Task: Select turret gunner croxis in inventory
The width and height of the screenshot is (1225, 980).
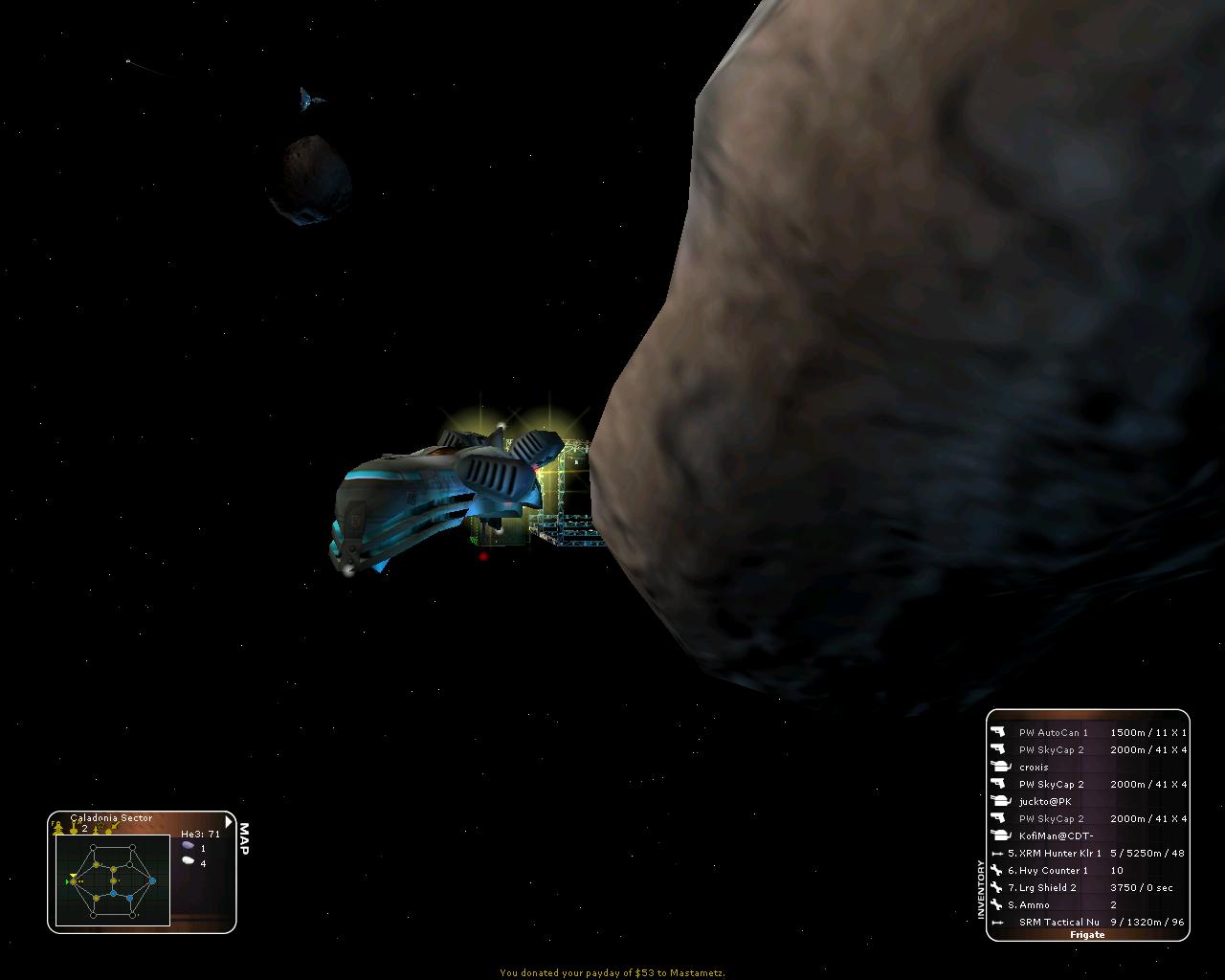Action: [x=1034, y=767]
